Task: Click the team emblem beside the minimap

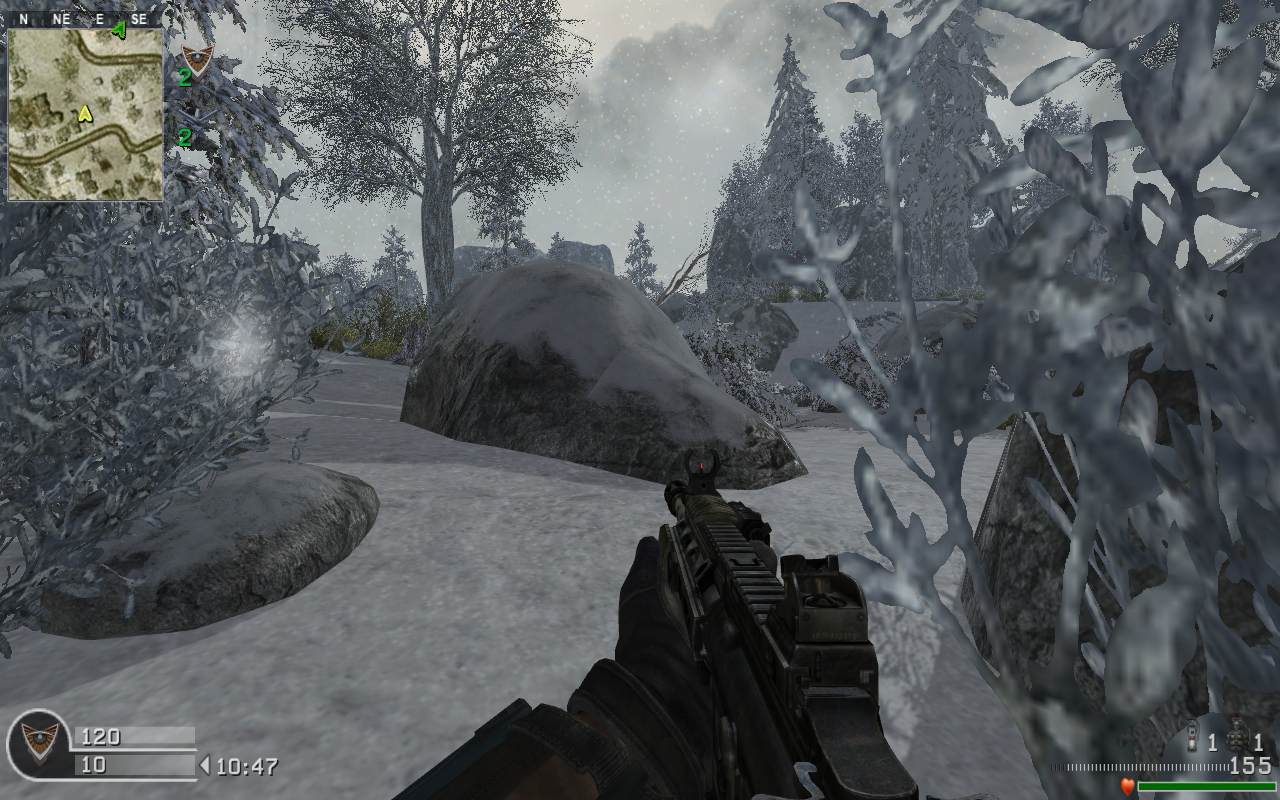Action: coord(197,59)
